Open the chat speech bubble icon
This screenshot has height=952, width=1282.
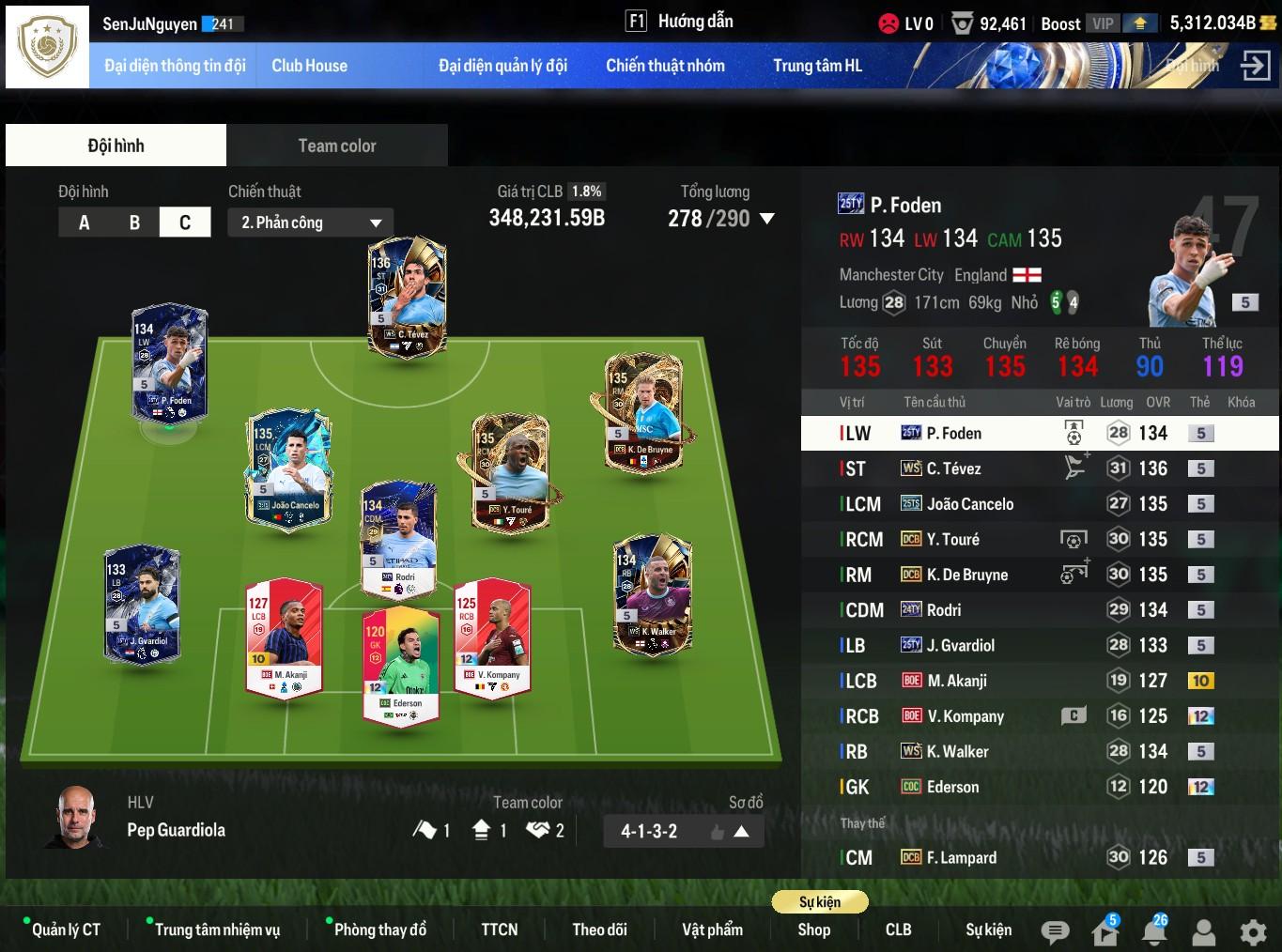tap(1055, 931)
